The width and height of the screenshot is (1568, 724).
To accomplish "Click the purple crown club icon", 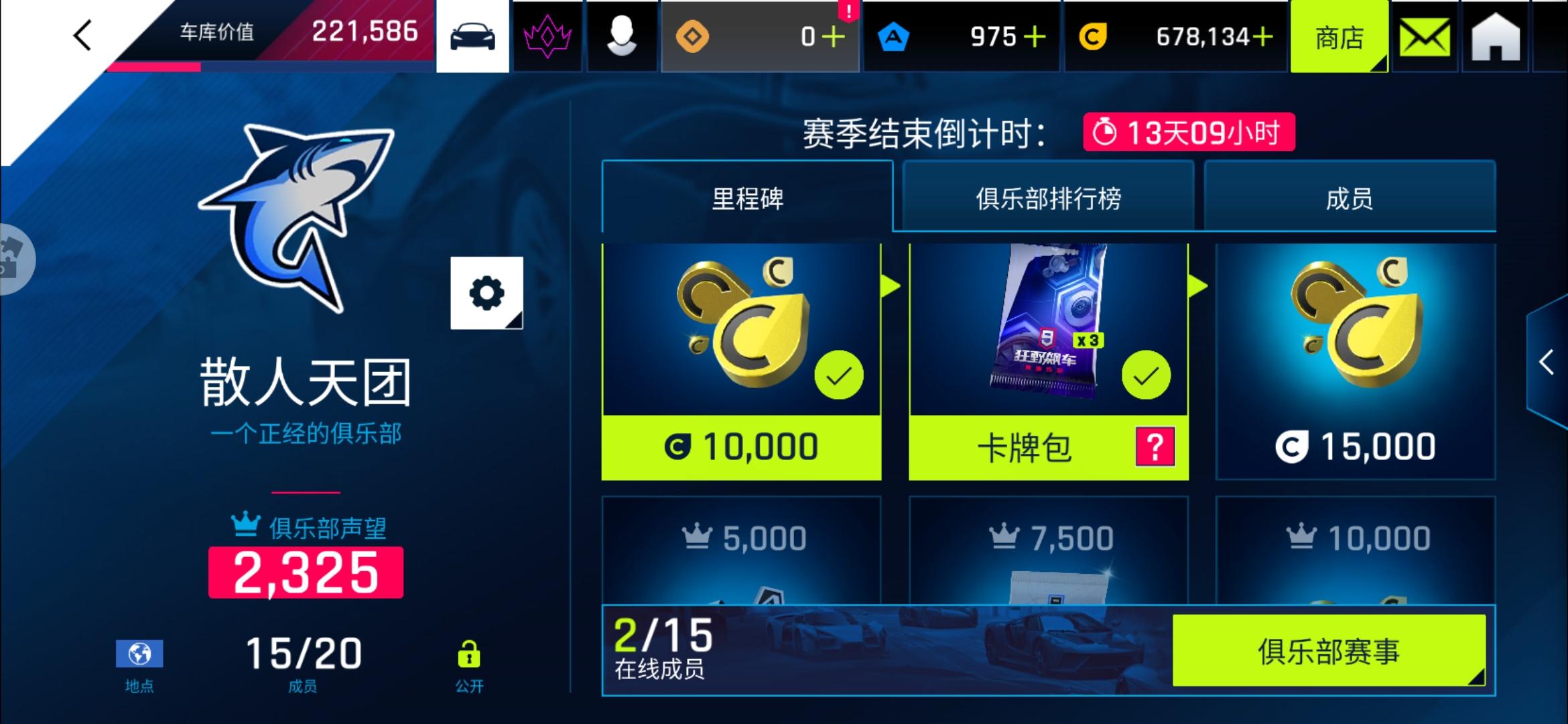I will tap(547, 36).
